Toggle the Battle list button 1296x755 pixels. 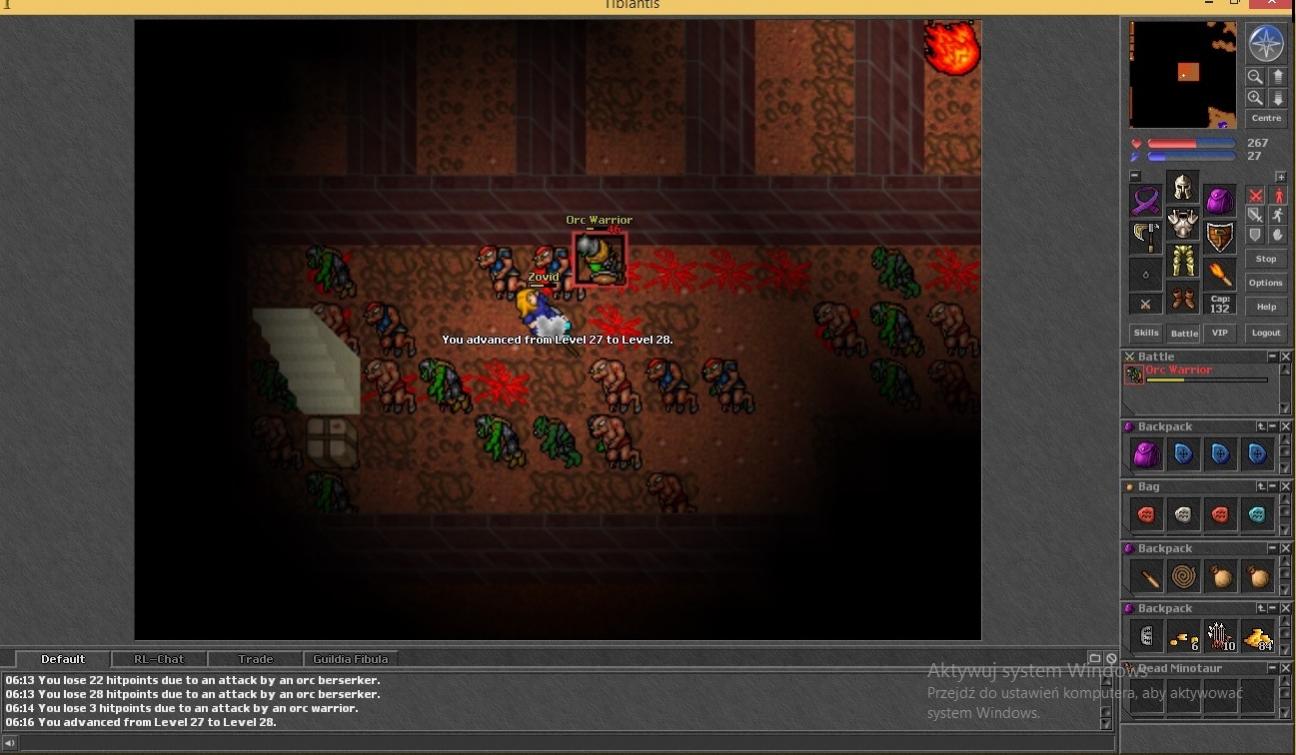pyautogui.click(x=1184, y=333)
